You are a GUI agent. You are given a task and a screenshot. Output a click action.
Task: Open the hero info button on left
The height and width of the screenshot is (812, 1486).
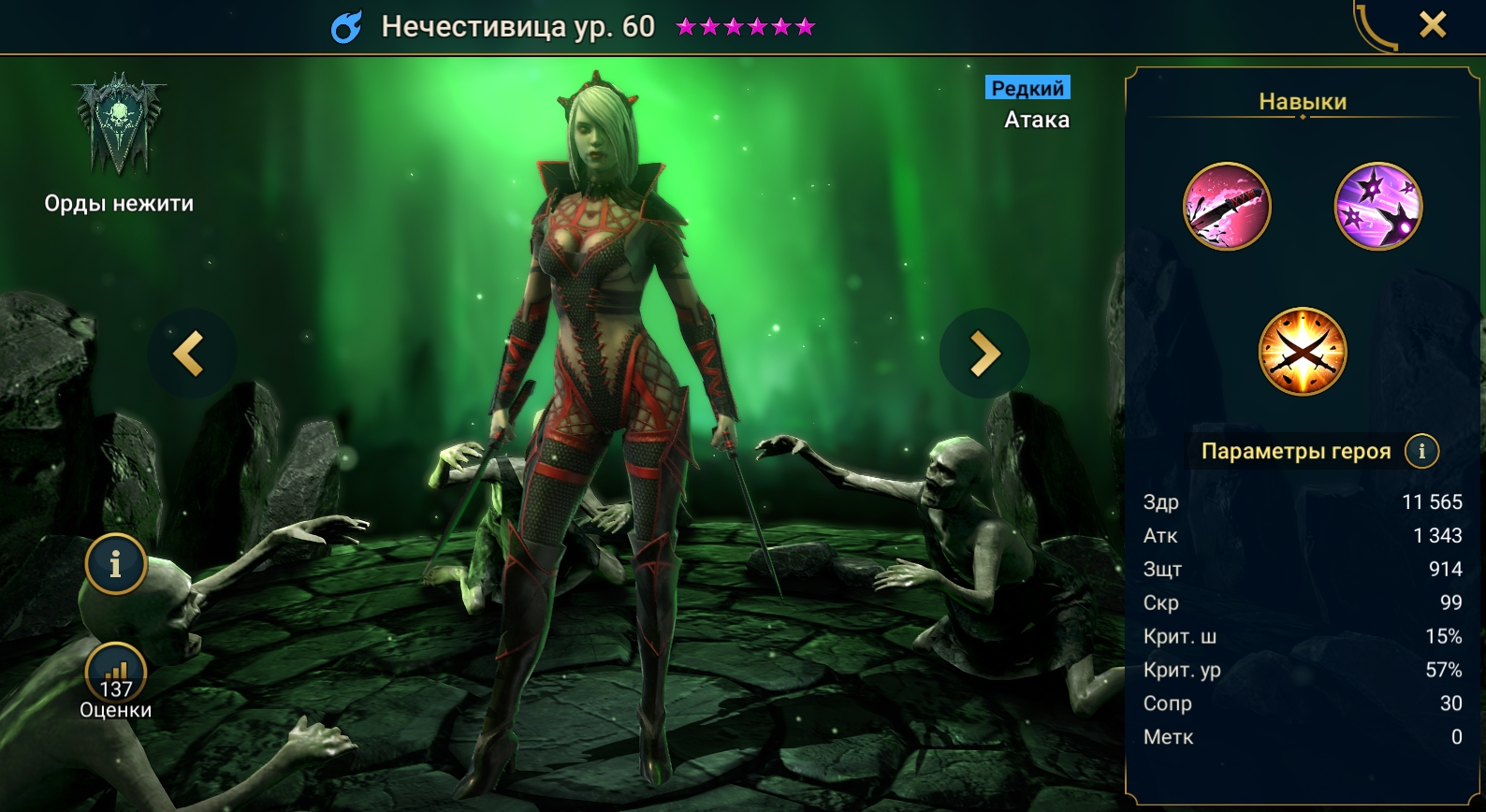116,564
